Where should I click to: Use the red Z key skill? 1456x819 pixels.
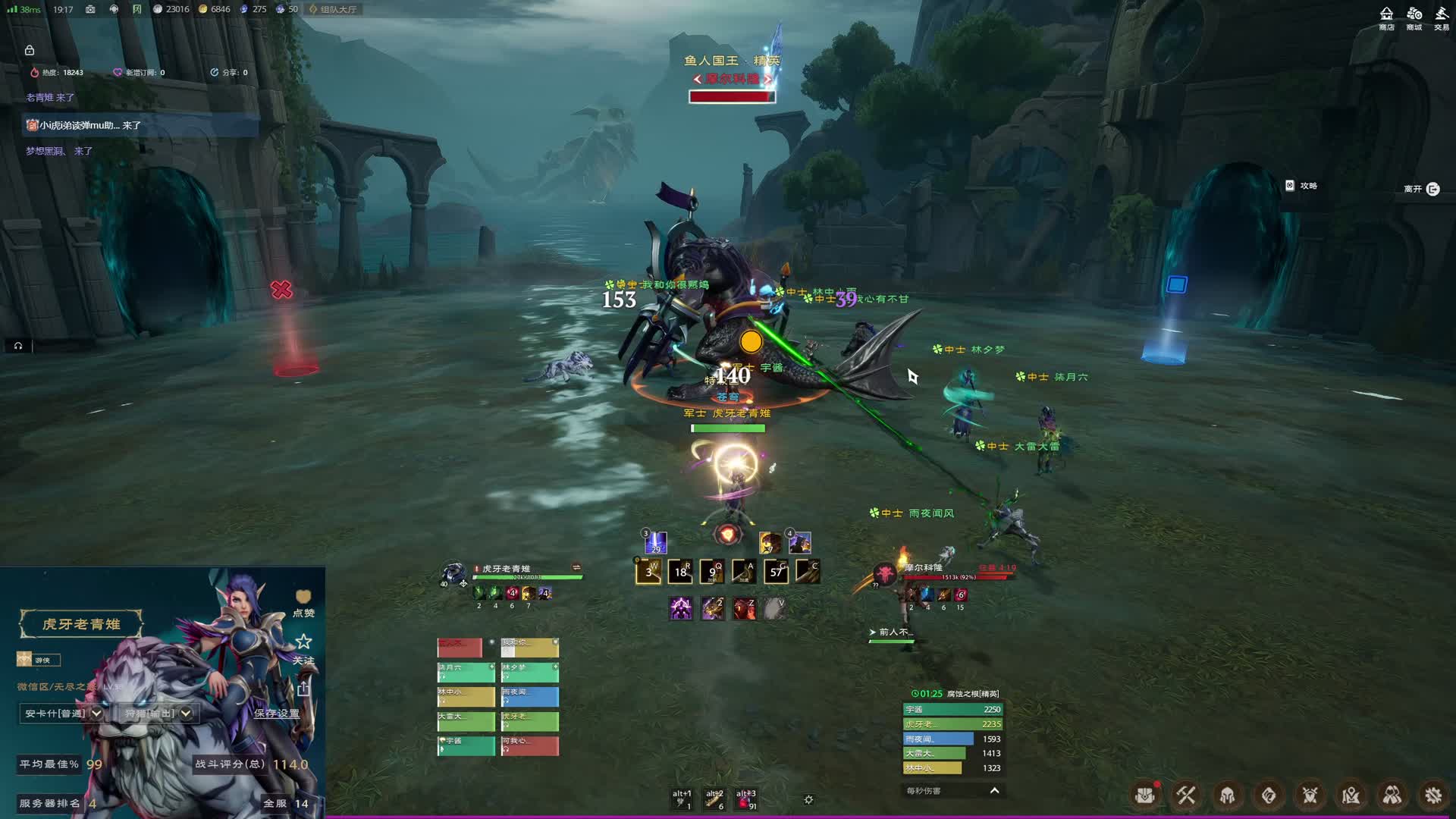point(744,608)
